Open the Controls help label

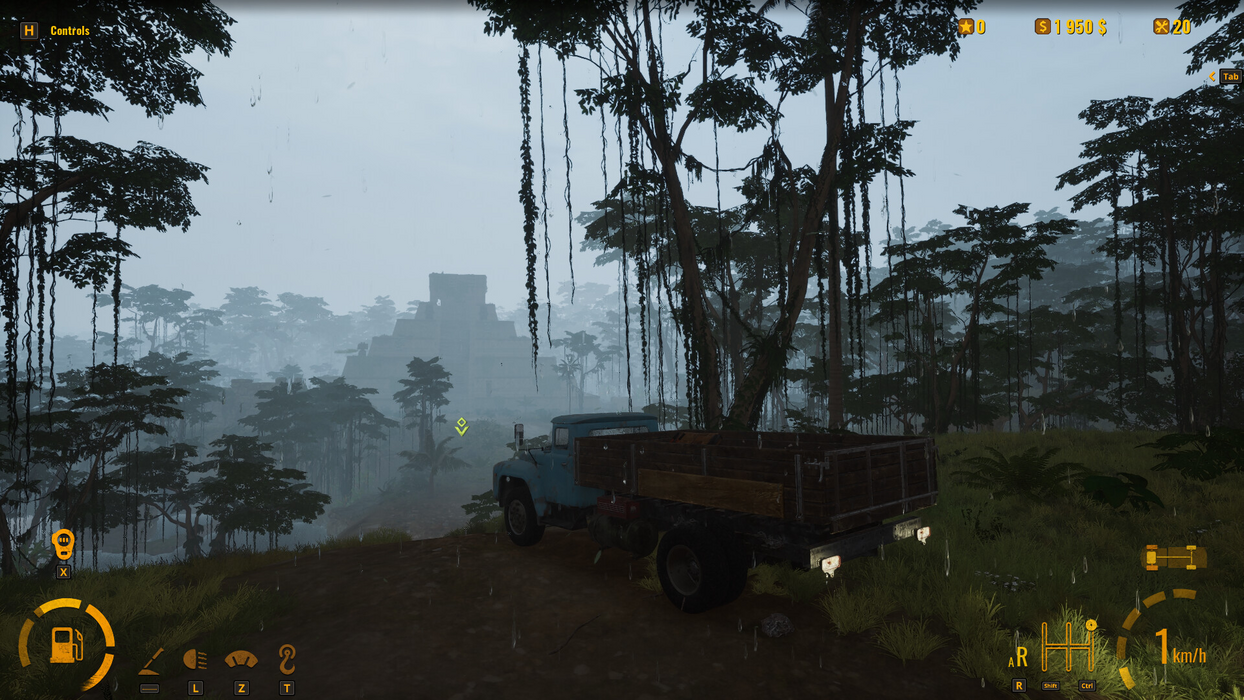coord(69,31)
